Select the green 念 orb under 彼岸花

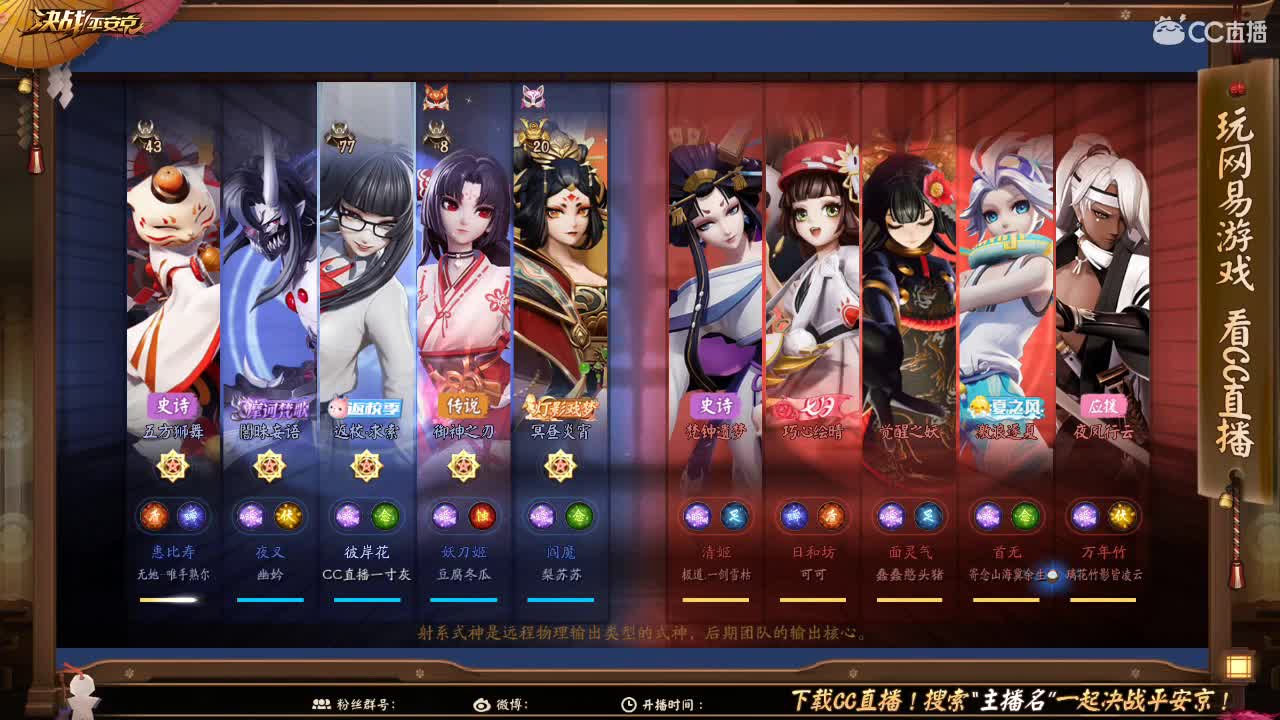coord(388,516)
